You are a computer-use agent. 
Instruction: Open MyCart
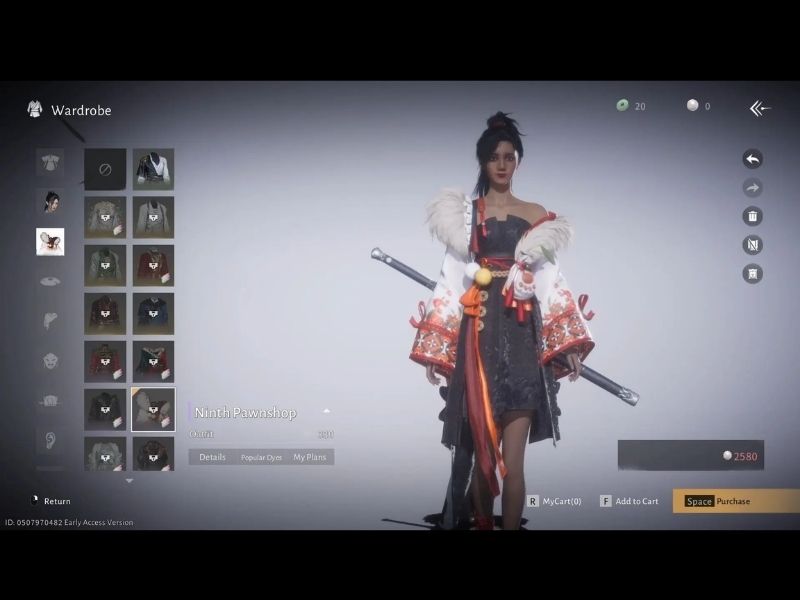(555, 501)
